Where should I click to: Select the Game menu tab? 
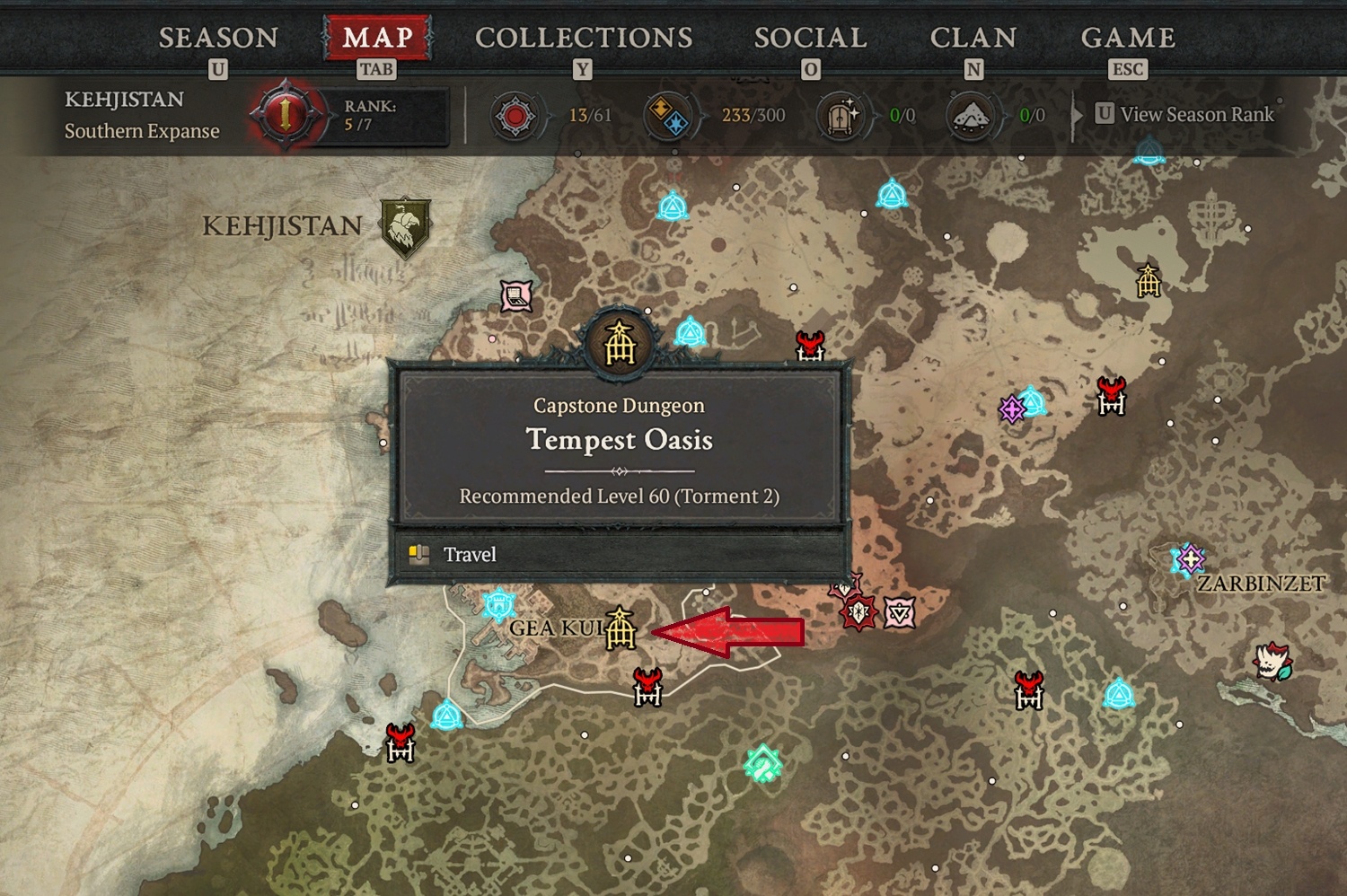click(1128, 38)
